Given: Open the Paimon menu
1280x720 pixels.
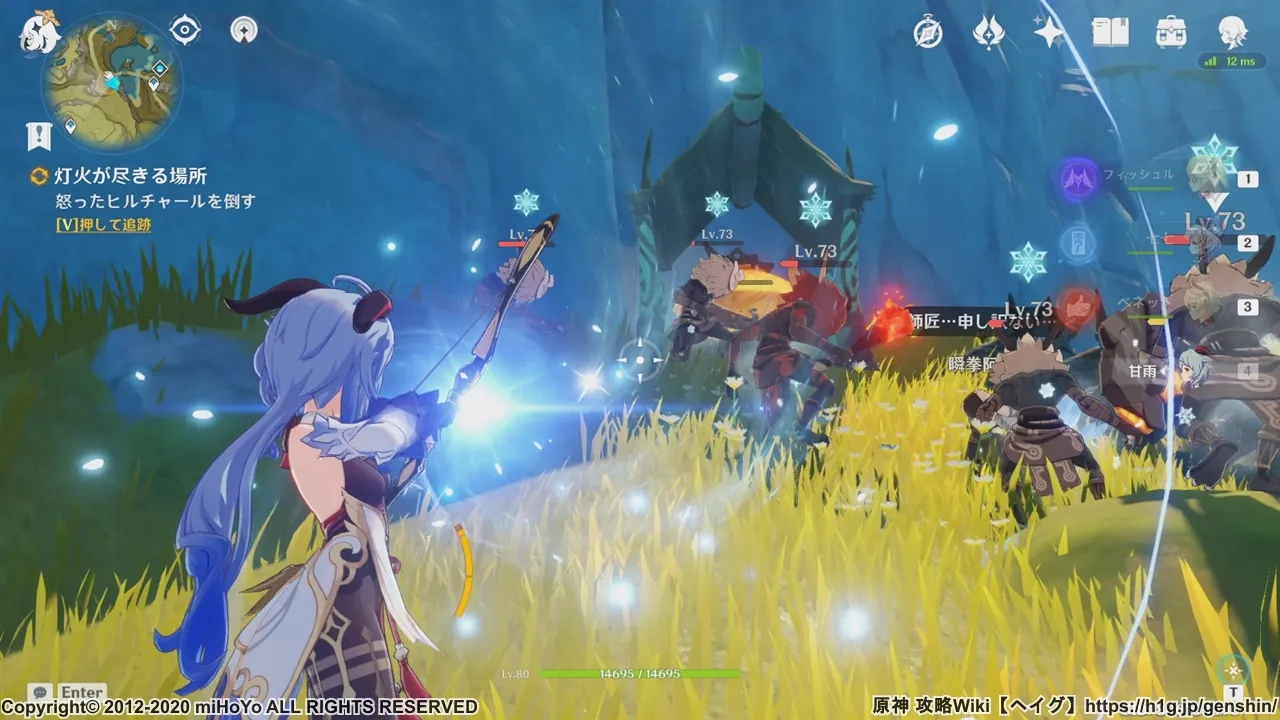Looking at the screenshot, I should (x=39, y=33).
